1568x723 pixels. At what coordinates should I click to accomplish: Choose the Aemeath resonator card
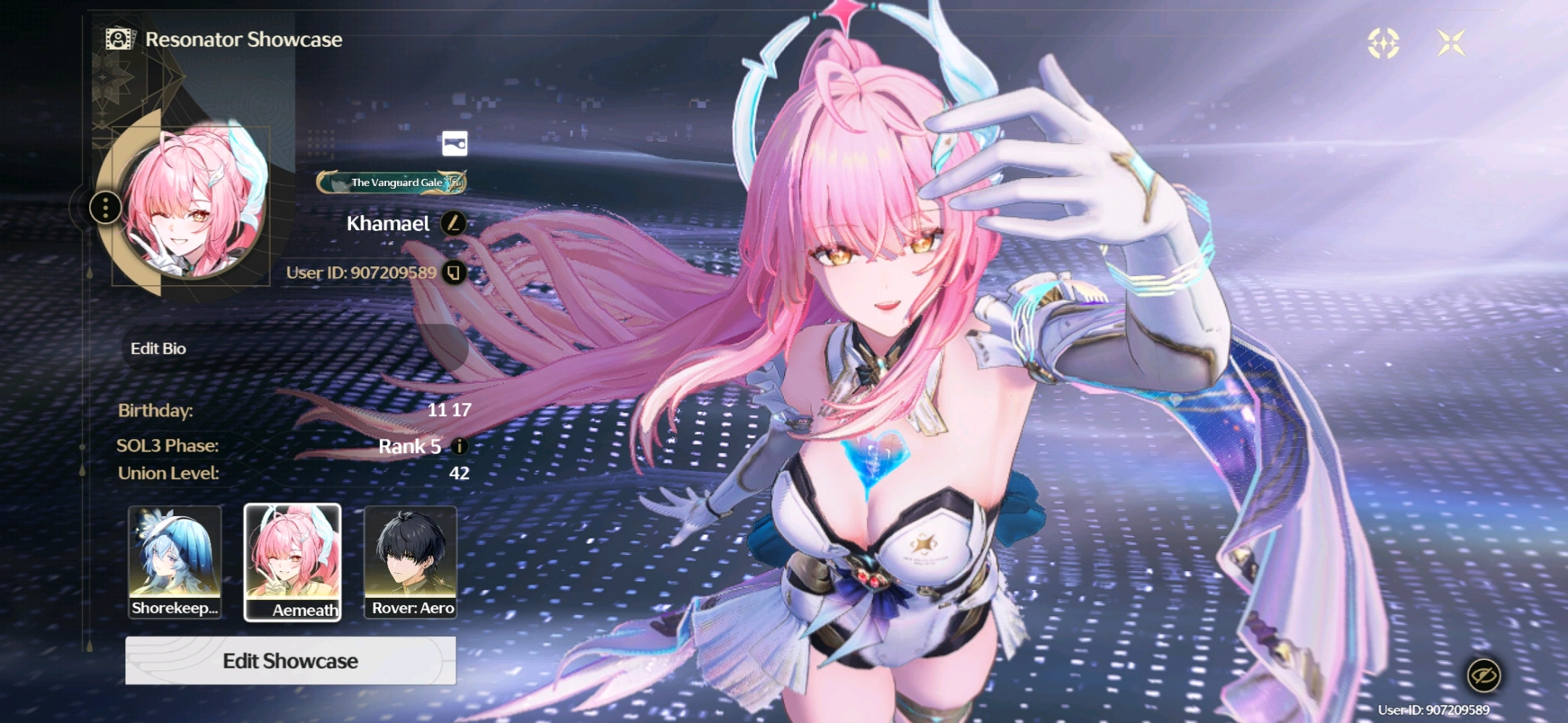tap(292, 562)
